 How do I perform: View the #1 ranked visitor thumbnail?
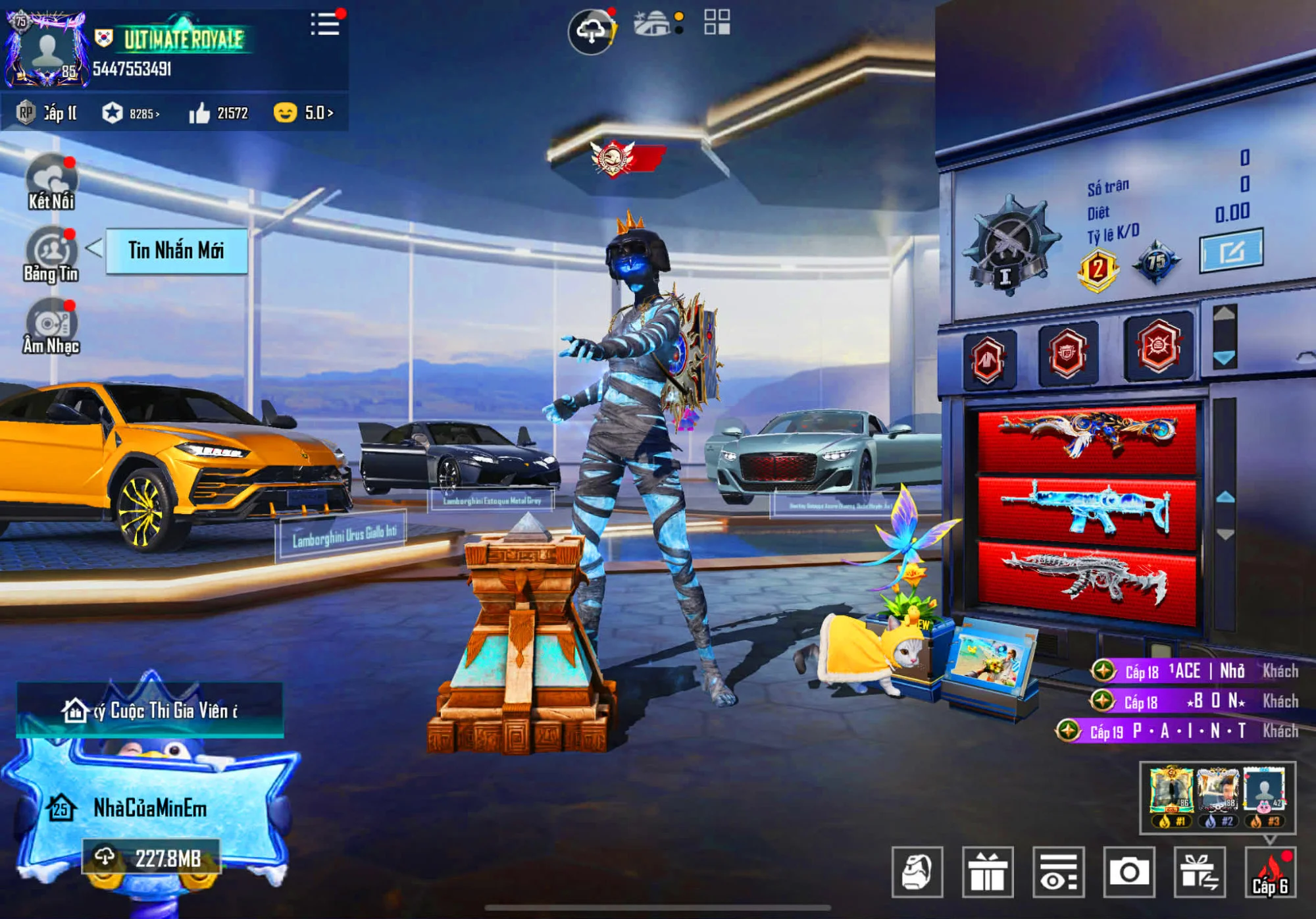(x=1171, y=795)
